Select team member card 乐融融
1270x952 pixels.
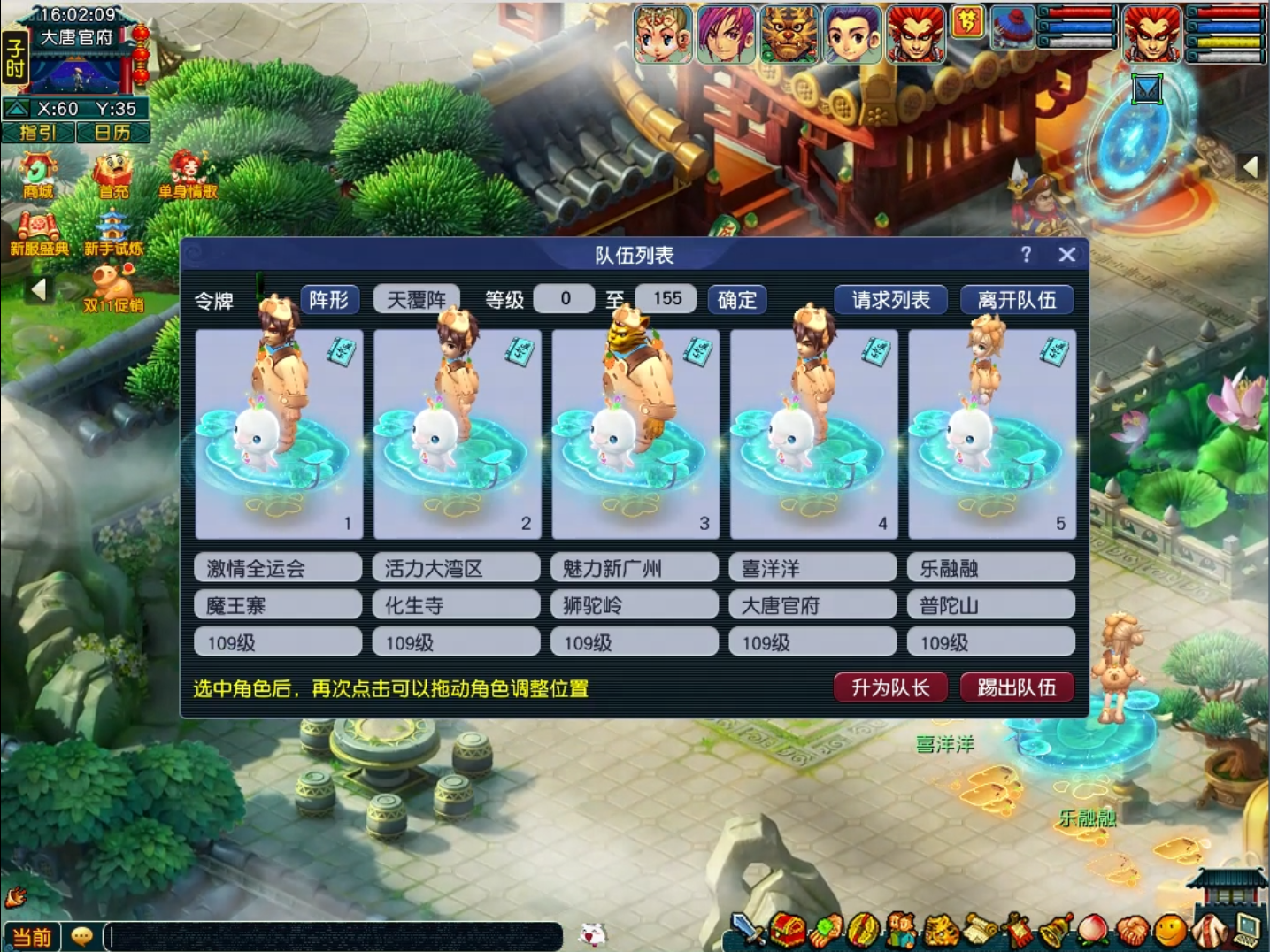pyautogui.click(x=991, y=434)
